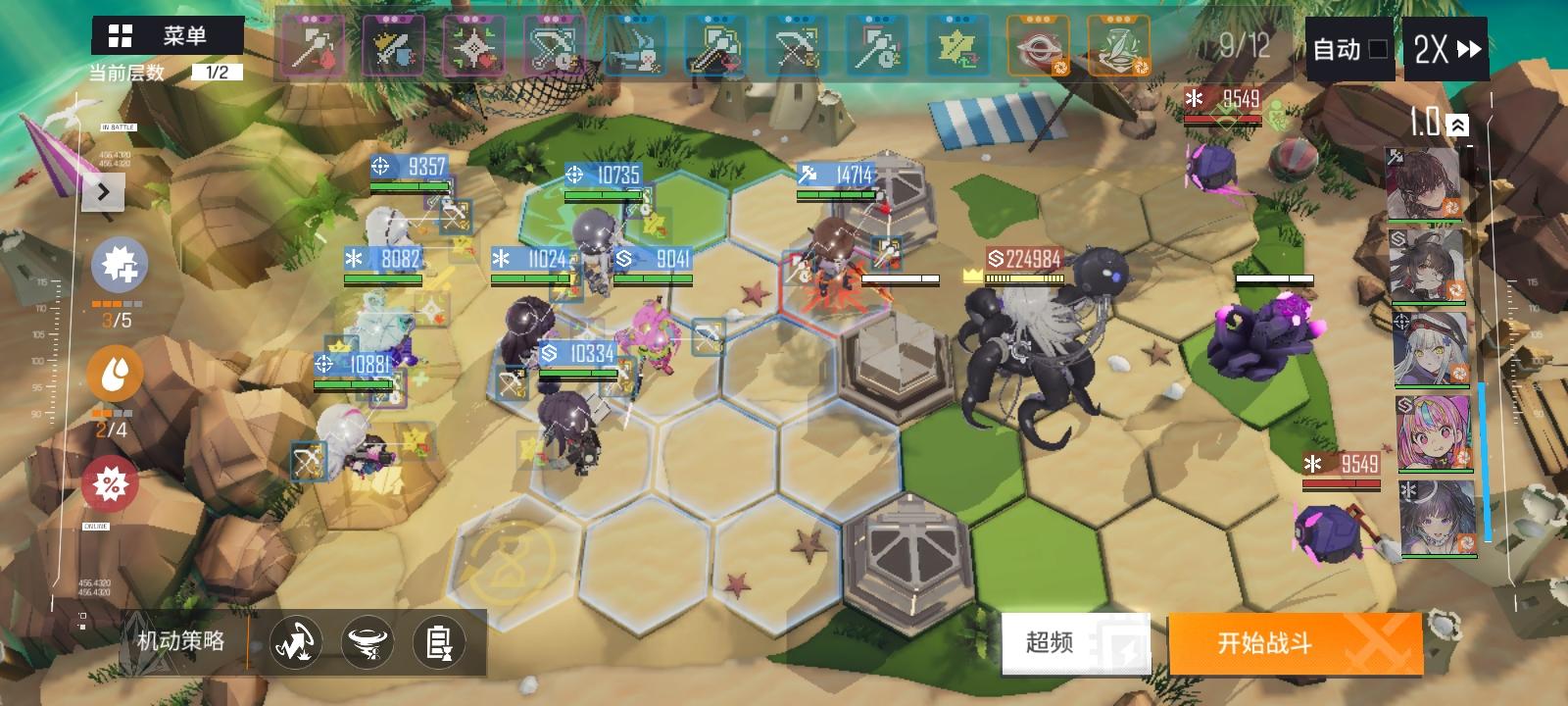This screenshot has width=1568, height=706.
Task: Select the lightning arrow mobility strategy skill
Action: click(x=297, y=641)
